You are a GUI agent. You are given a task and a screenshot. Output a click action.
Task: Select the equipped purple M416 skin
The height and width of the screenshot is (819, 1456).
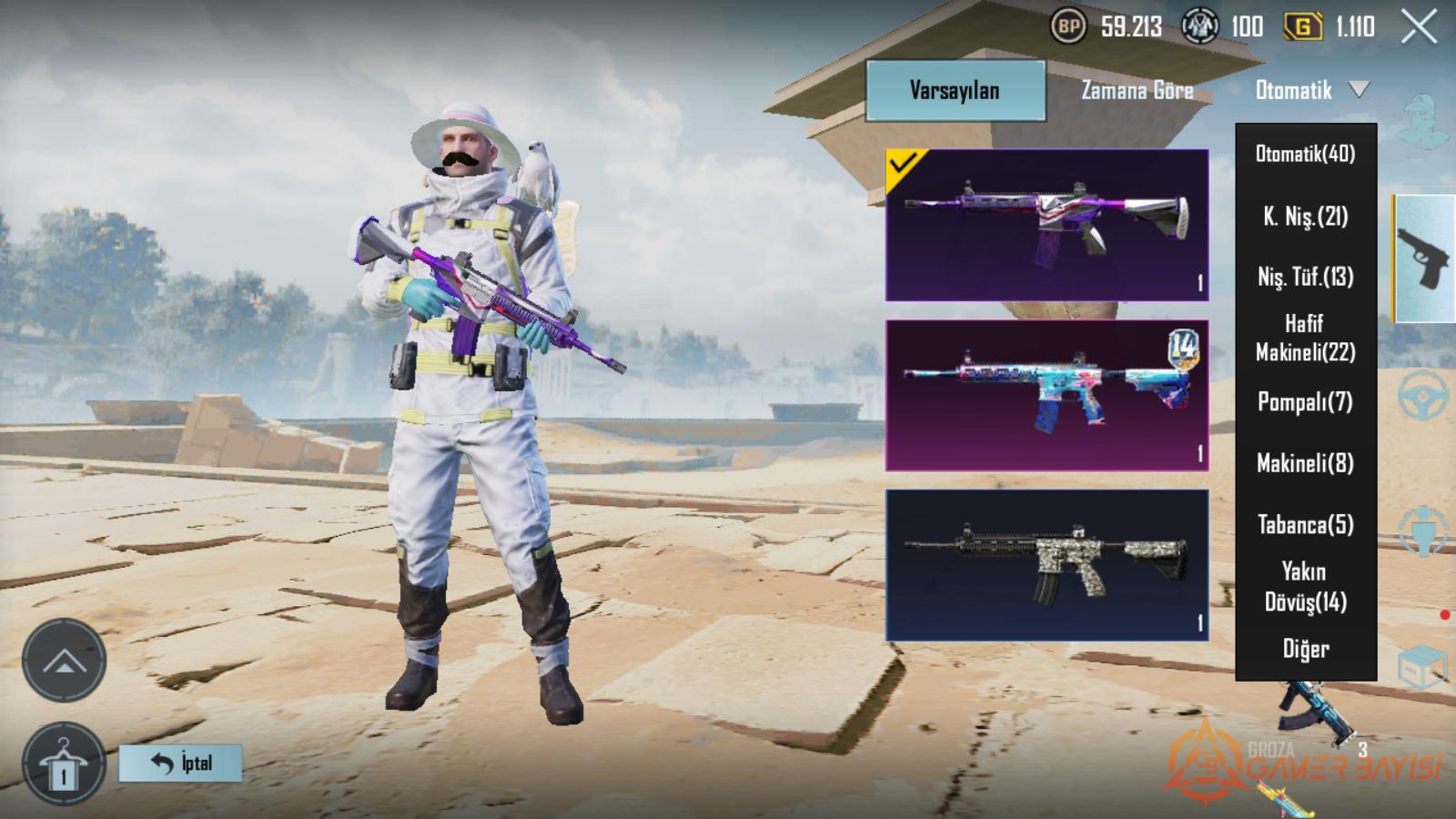1046,225
